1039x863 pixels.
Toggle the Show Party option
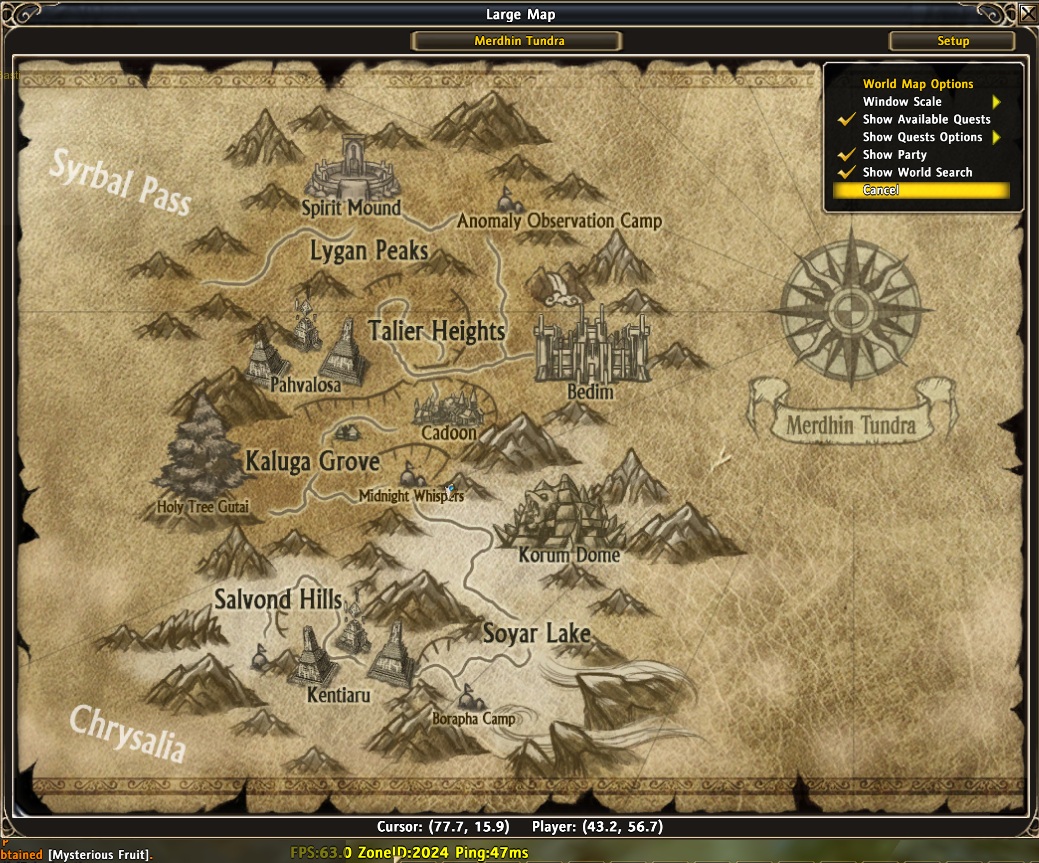(x=894, y=155)
